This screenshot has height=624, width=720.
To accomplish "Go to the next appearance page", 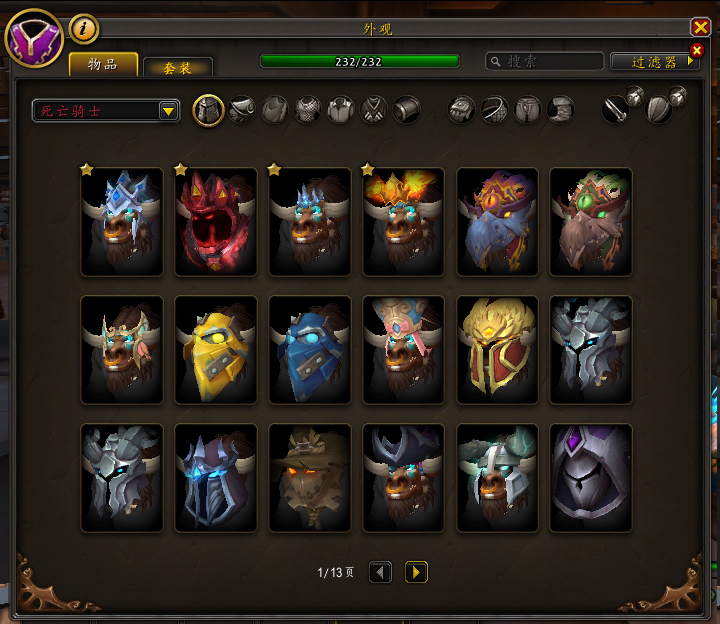I will tap(416, 572).
